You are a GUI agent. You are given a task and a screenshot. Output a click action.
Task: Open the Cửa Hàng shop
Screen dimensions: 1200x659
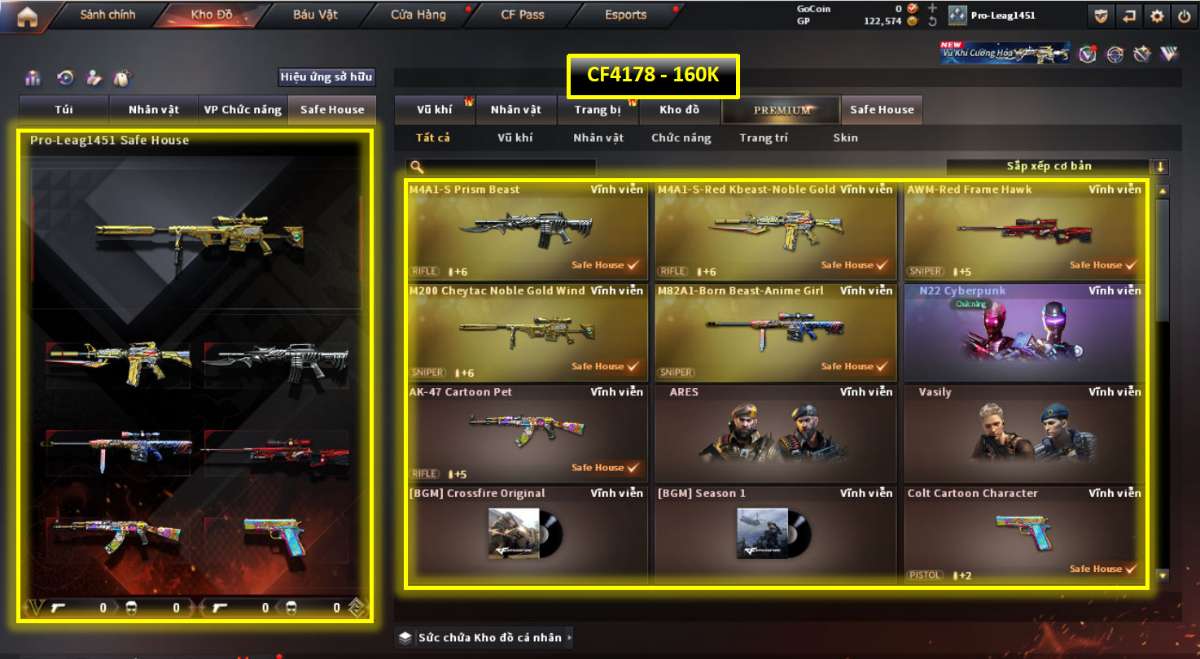[x=418, y=15]
